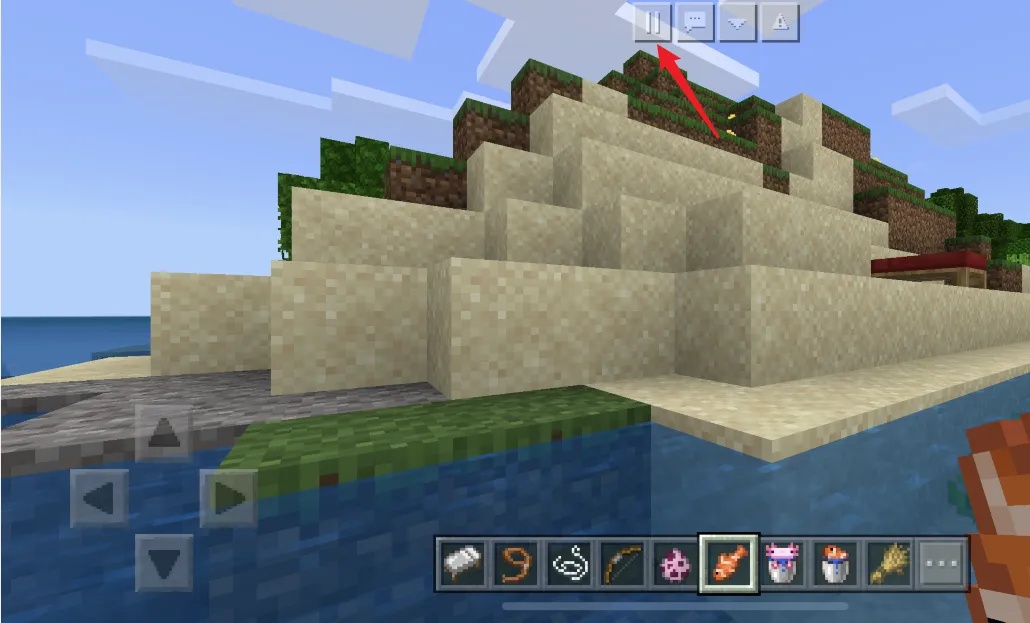Select the bow hotbar slot

coord(622,564)
